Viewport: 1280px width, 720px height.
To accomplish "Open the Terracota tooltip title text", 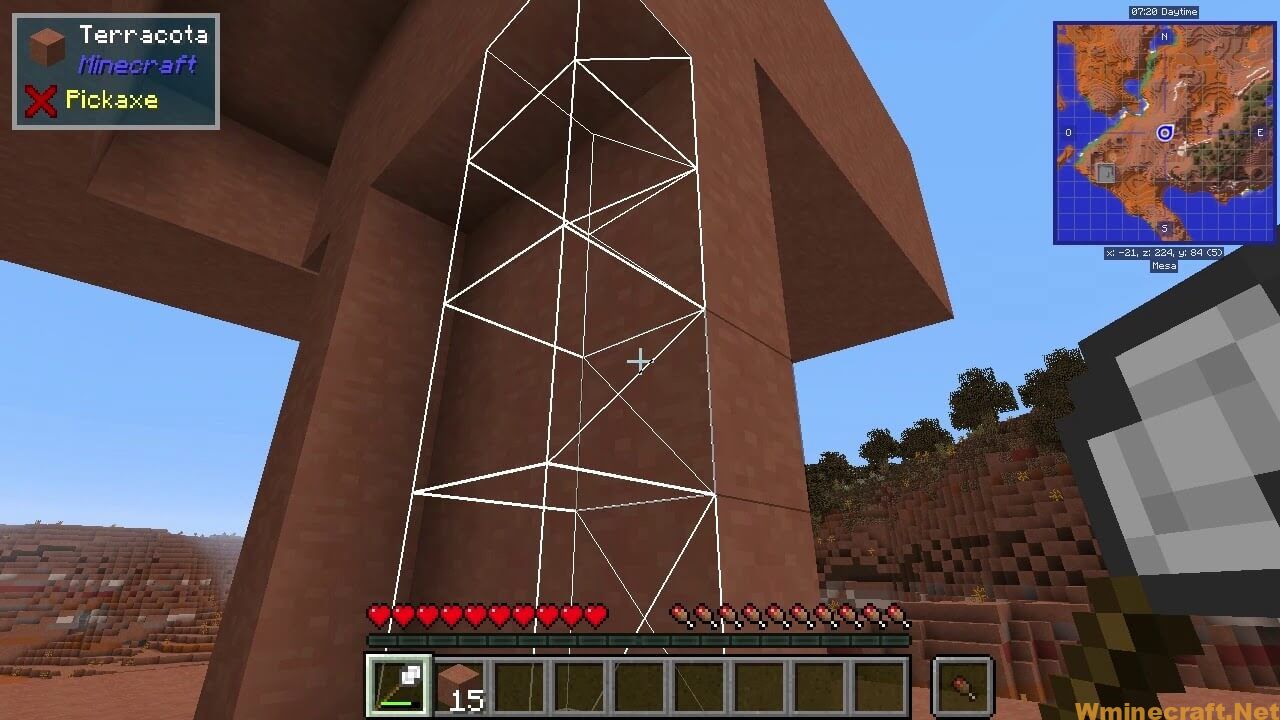I will point(145,34).
